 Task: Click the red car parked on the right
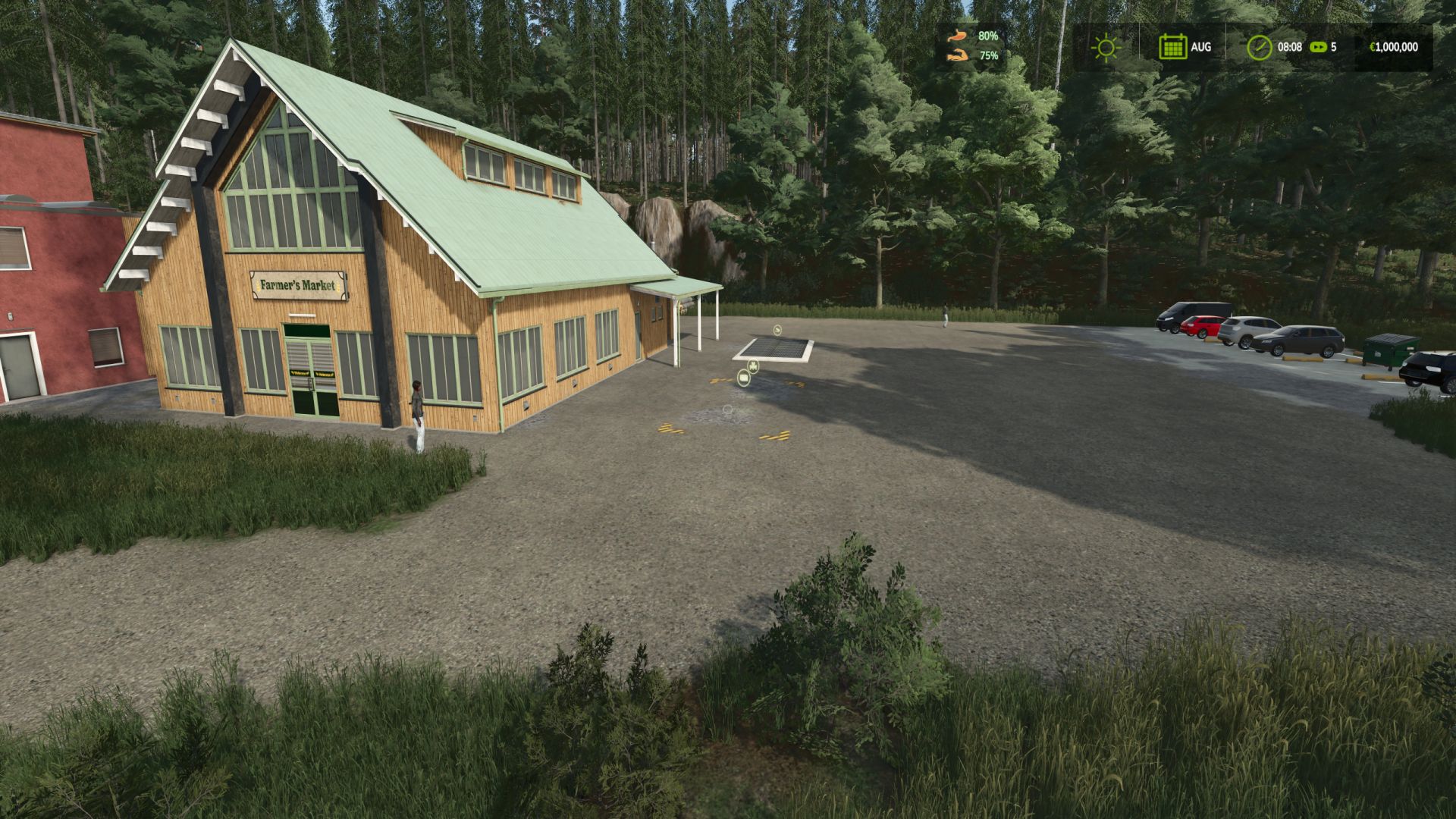(x=1201, y=328)
